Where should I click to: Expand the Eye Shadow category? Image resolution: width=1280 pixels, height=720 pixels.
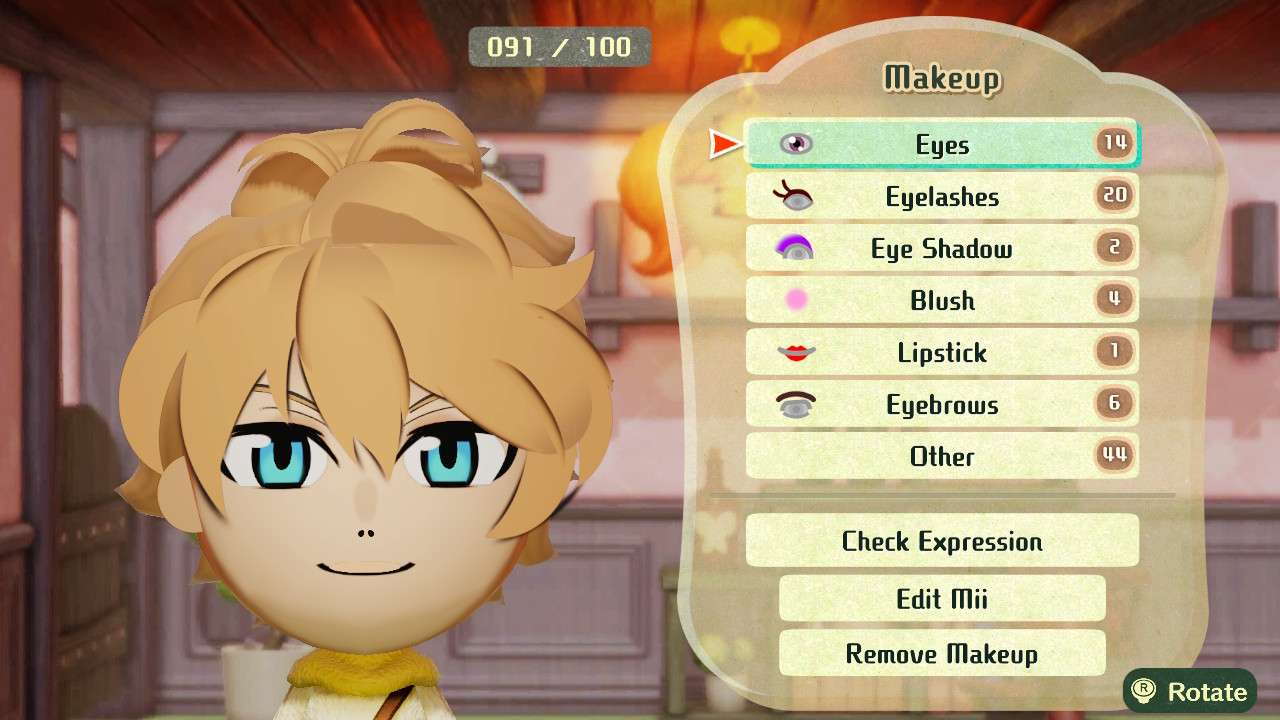pyautogui.click(x=940, y=248)
